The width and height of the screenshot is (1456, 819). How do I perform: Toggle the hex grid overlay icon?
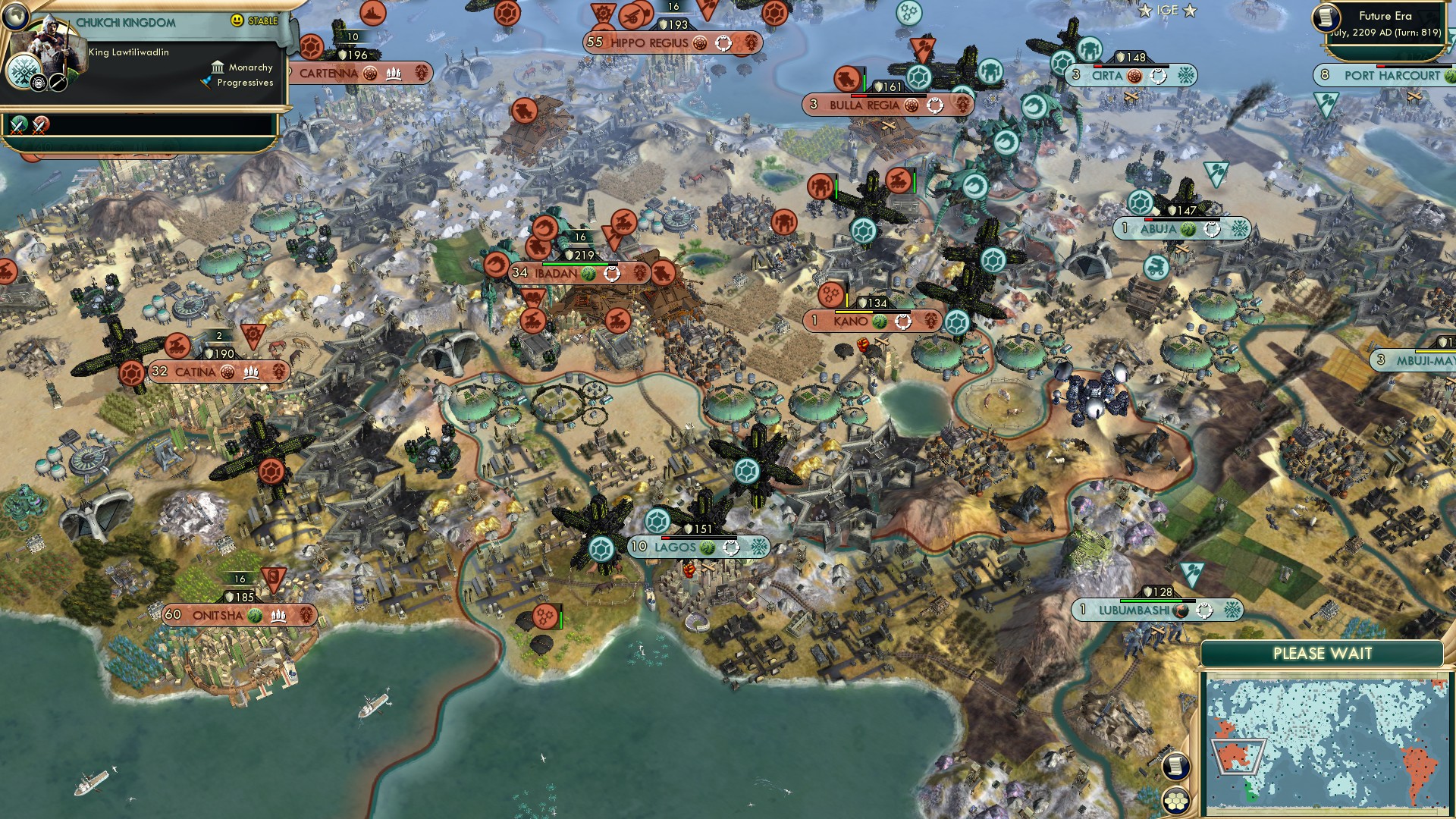click(1175, 801)
